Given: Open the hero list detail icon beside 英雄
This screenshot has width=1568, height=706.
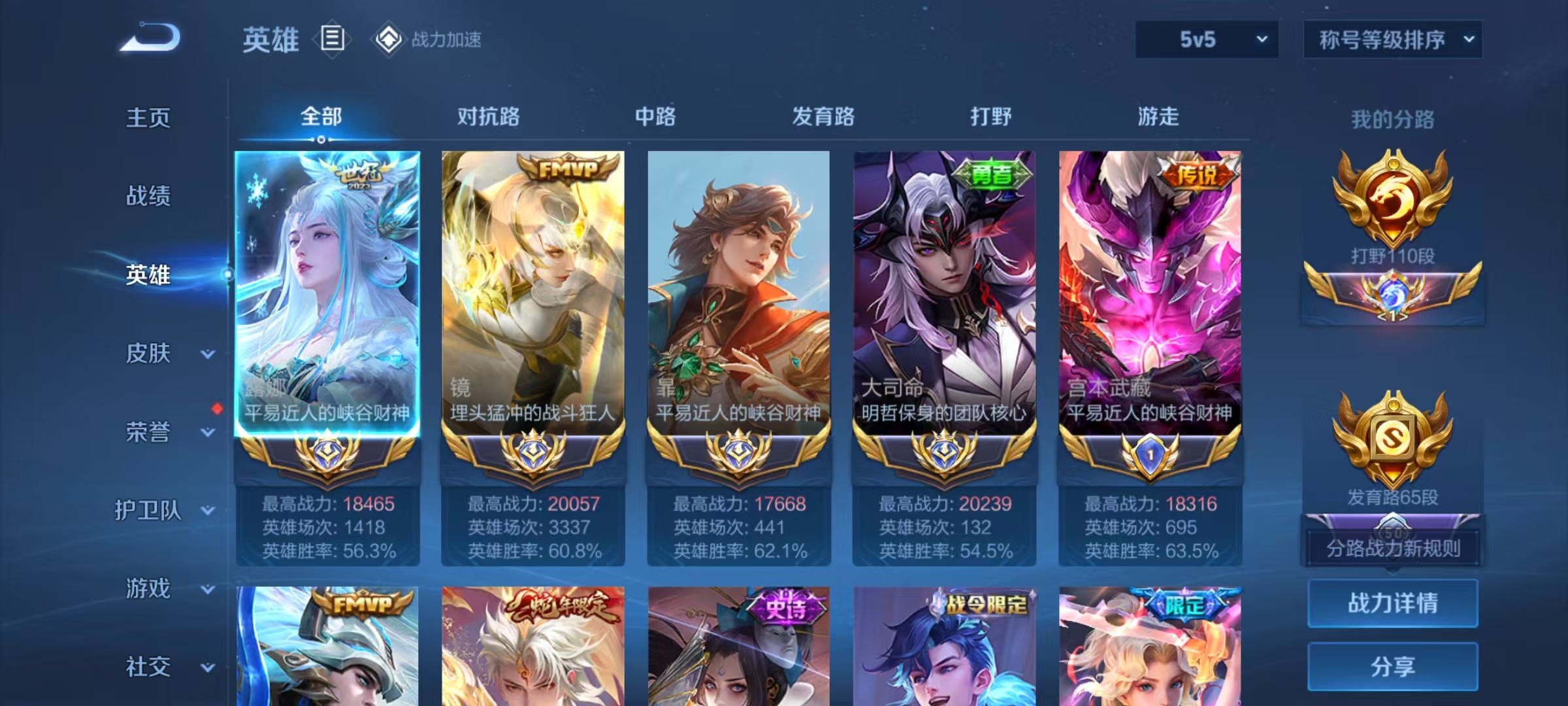Looking at the screenshot, I should (x=333, y=39).
